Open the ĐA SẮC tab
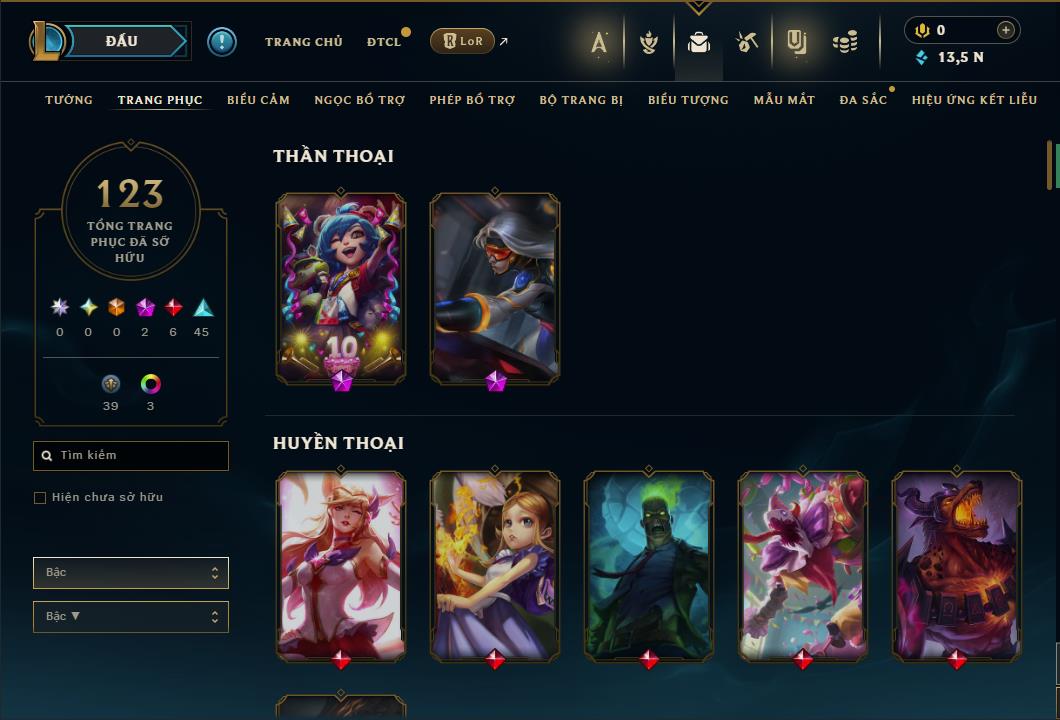 [863, 100]
